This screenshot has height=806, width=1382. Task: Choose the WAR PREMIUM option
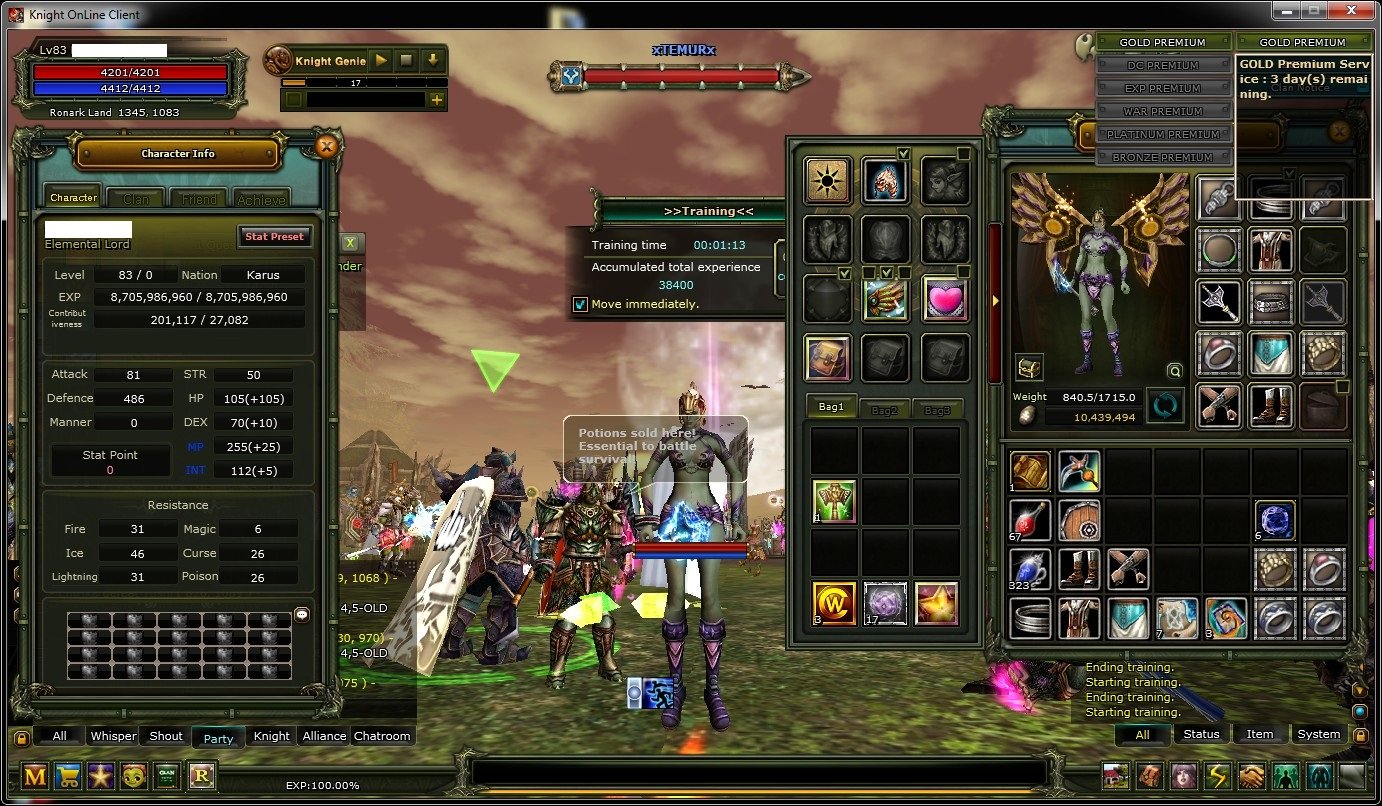1162,111
